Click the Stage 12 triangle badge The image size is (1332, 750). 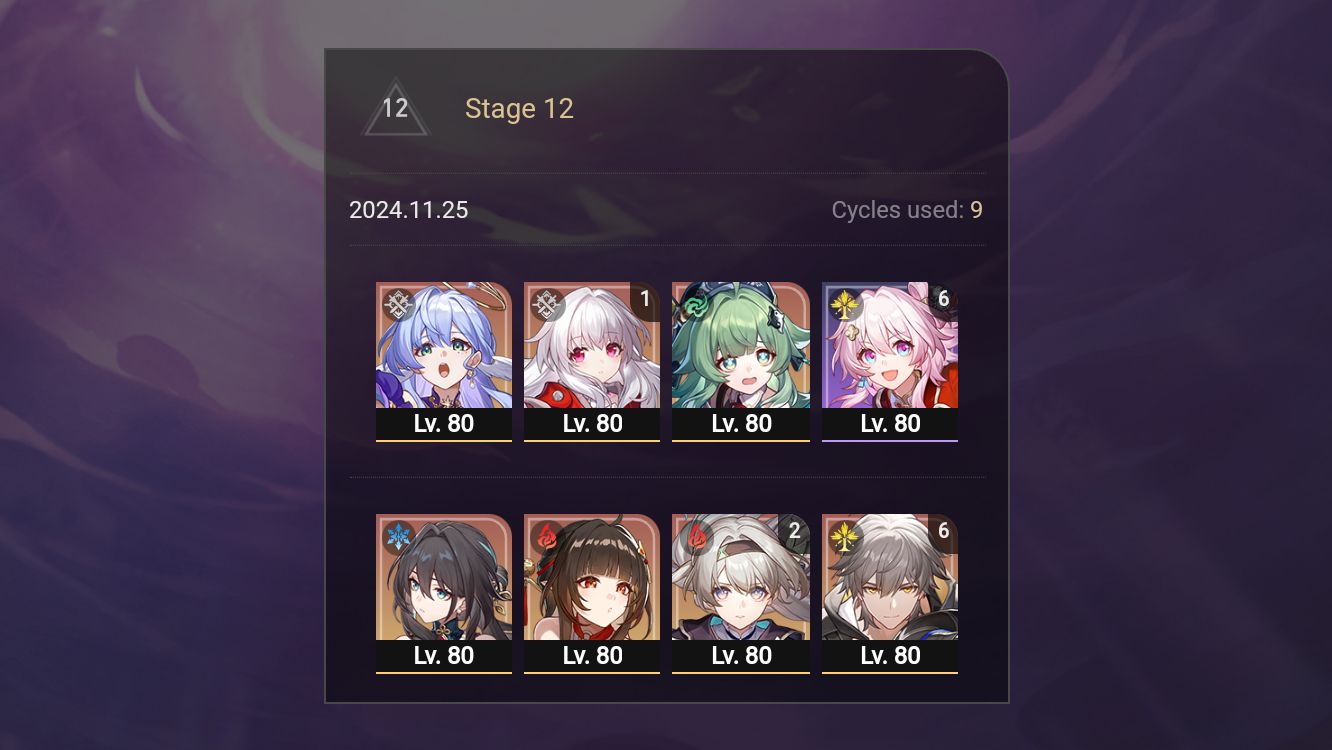(x=396, y=107)
